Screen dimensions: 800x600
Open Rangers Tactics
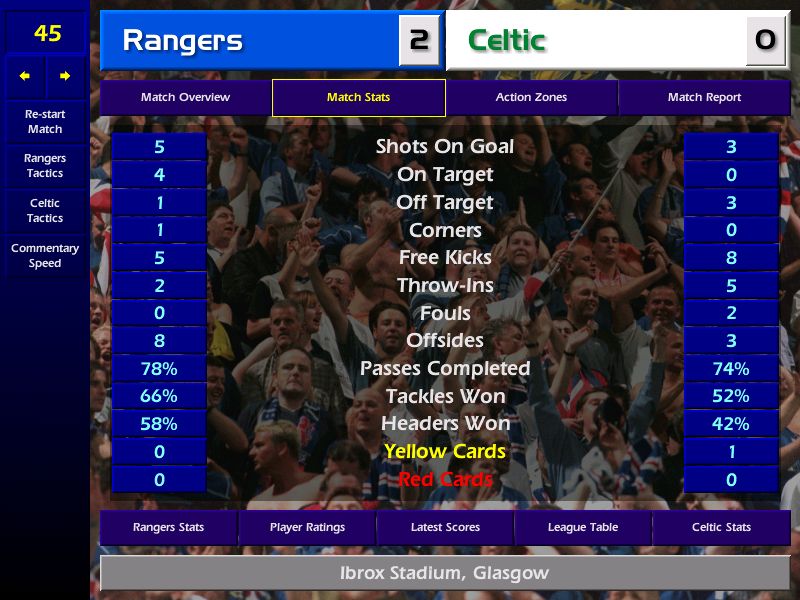click(45, 166)
